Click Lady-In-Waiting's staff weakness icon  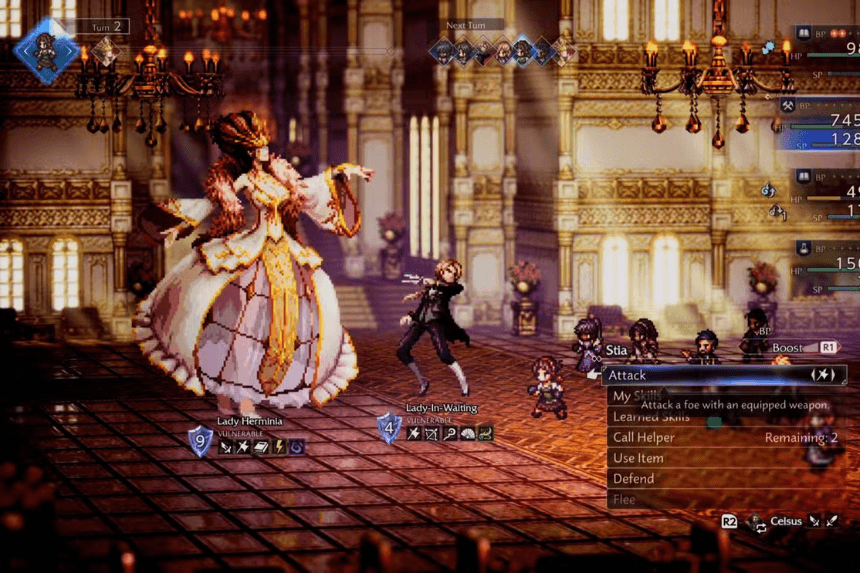pyautogui.click(x=449, y=433)
